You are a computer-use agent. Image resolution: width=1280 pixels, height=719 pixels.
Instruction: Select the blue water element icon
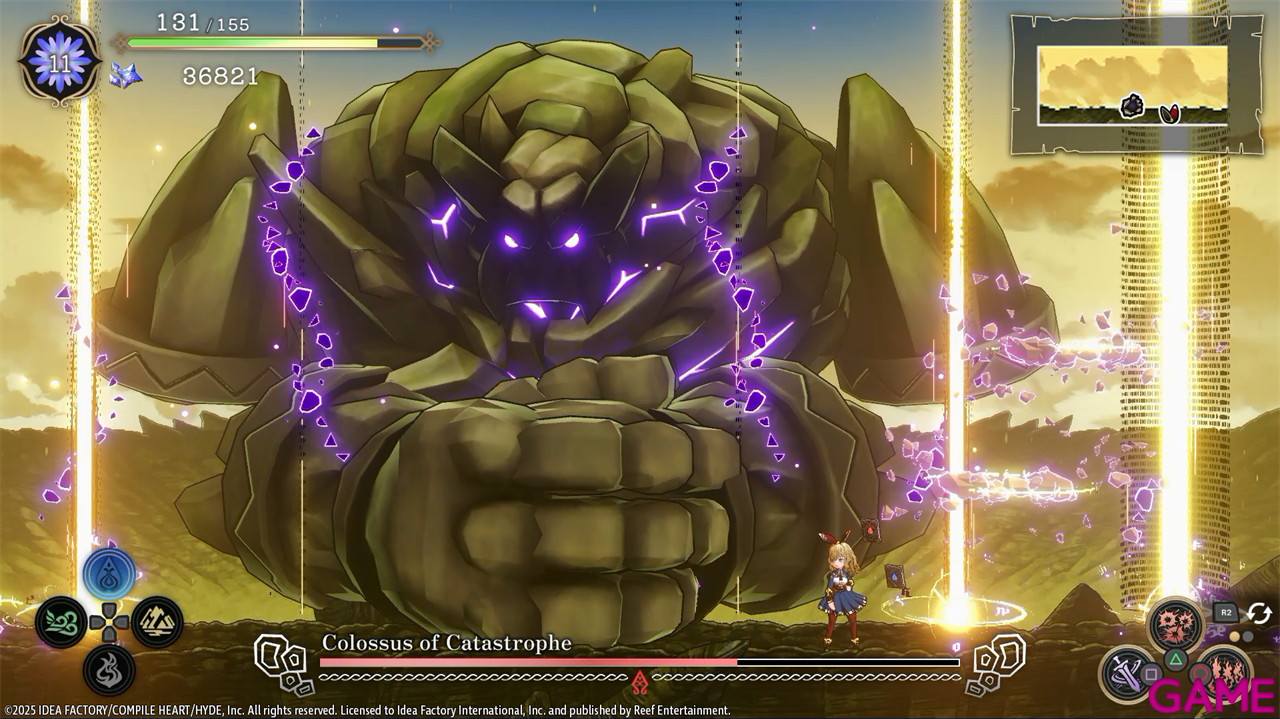pos(109,573)
